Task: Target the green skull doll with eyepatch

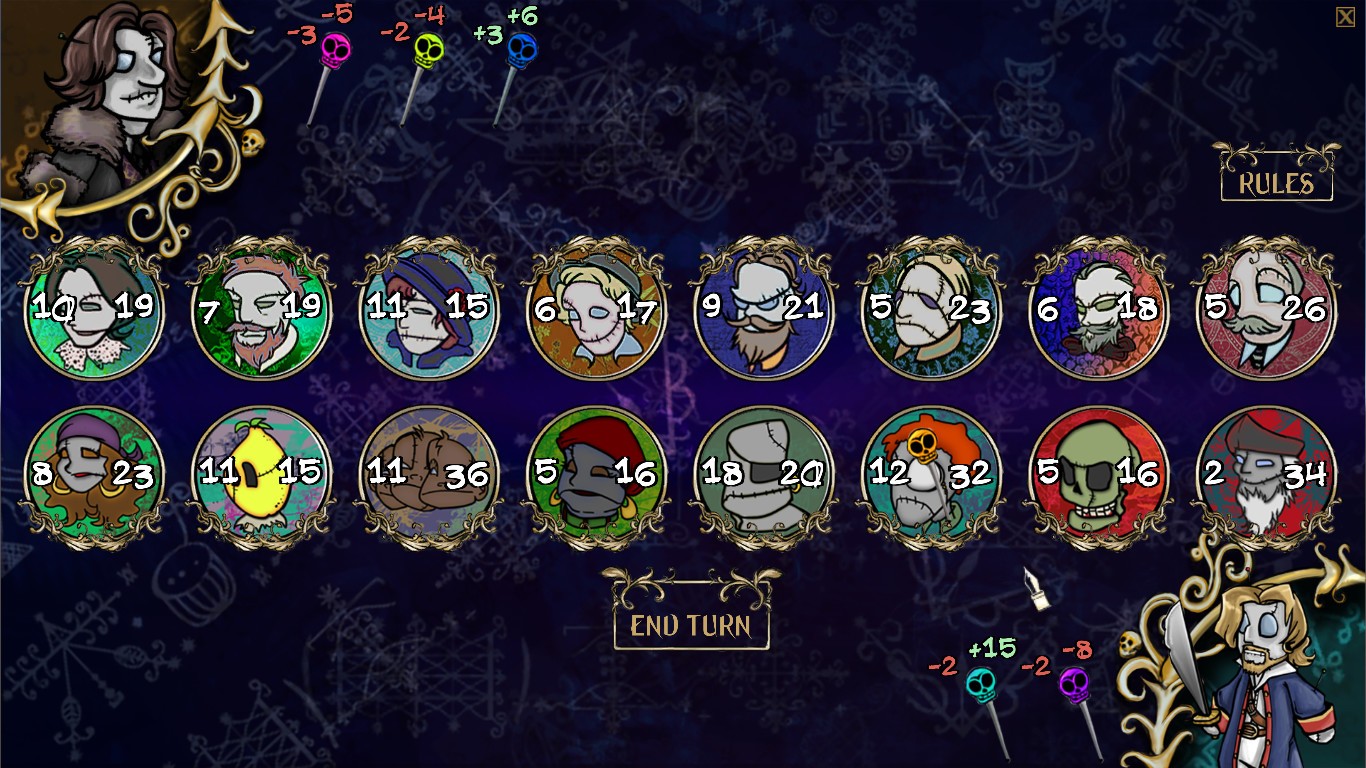Action: point(1097,470)
